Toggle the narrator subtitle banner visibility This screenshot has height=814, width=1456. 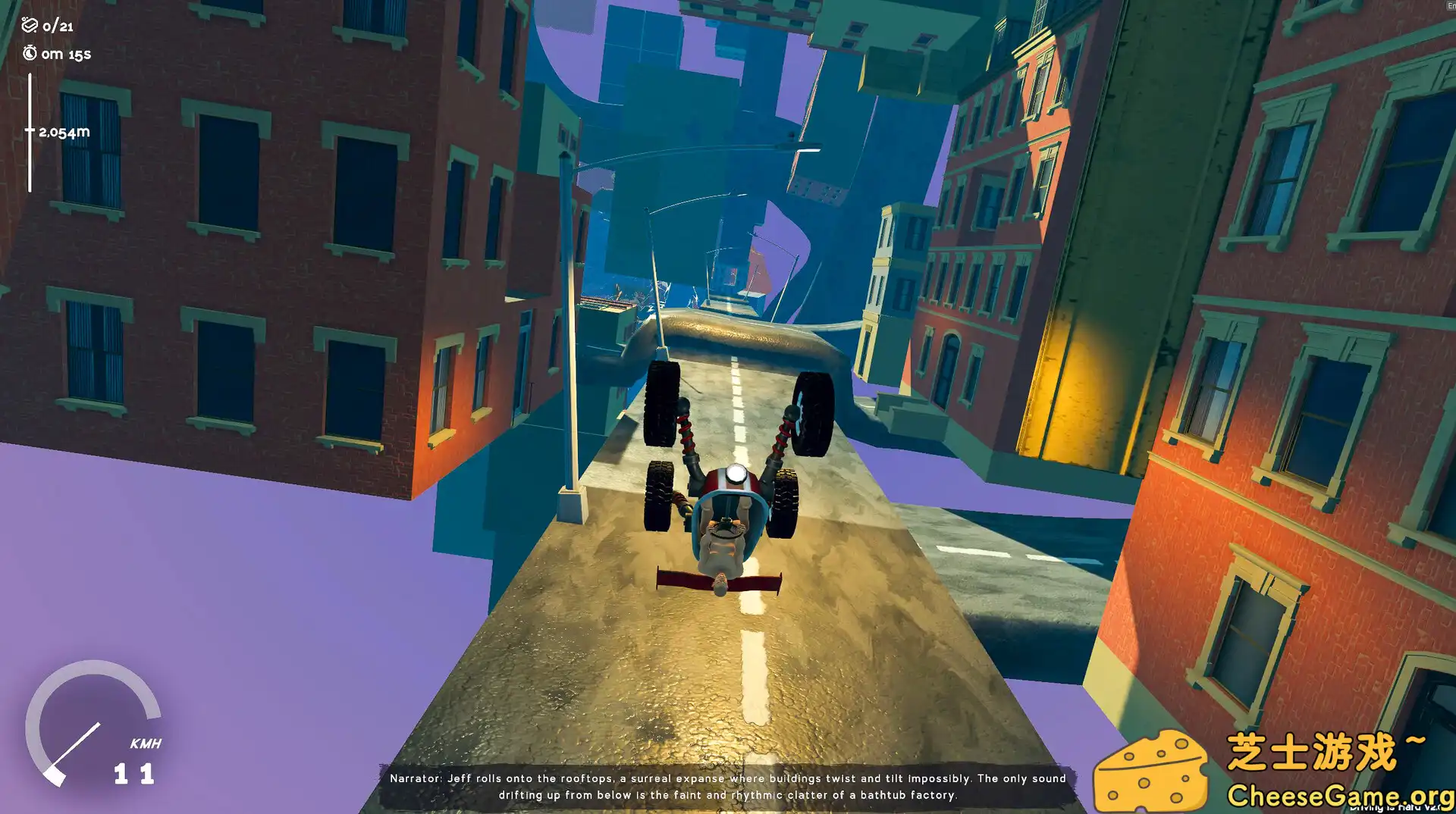728,786
